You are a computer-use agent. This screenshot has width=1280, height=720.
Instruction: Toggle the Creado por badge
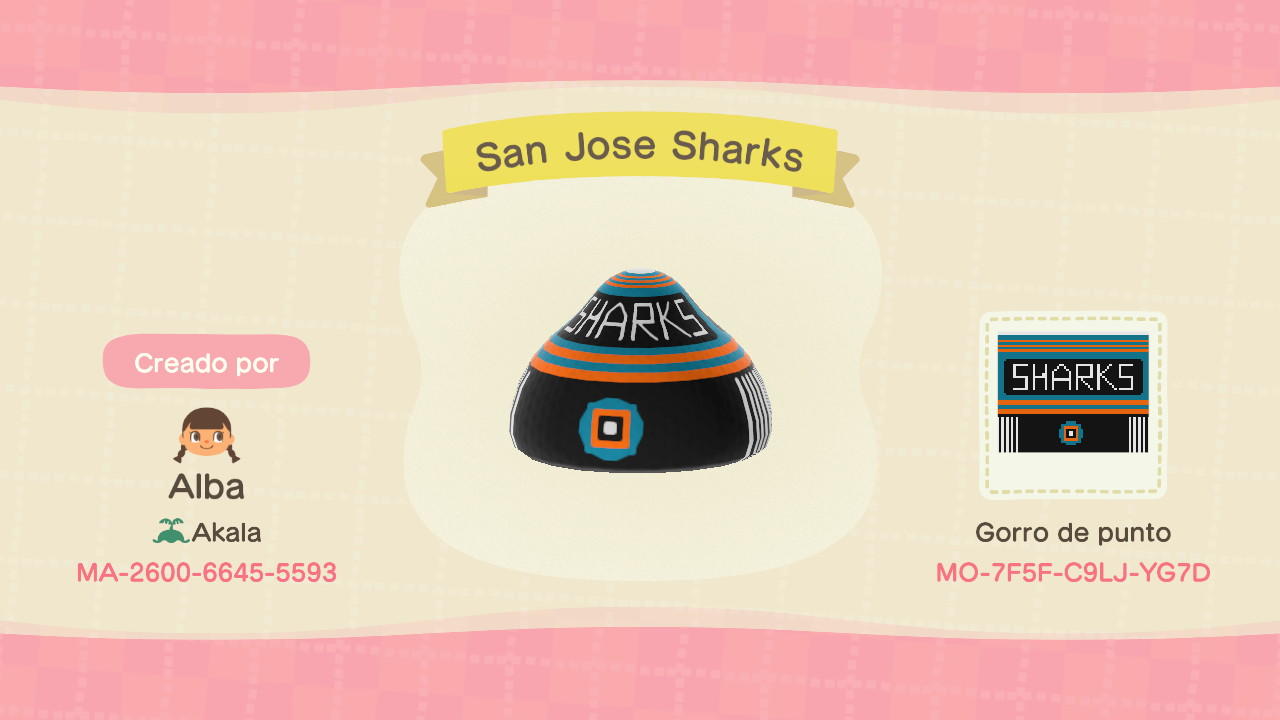click(206, 362)
